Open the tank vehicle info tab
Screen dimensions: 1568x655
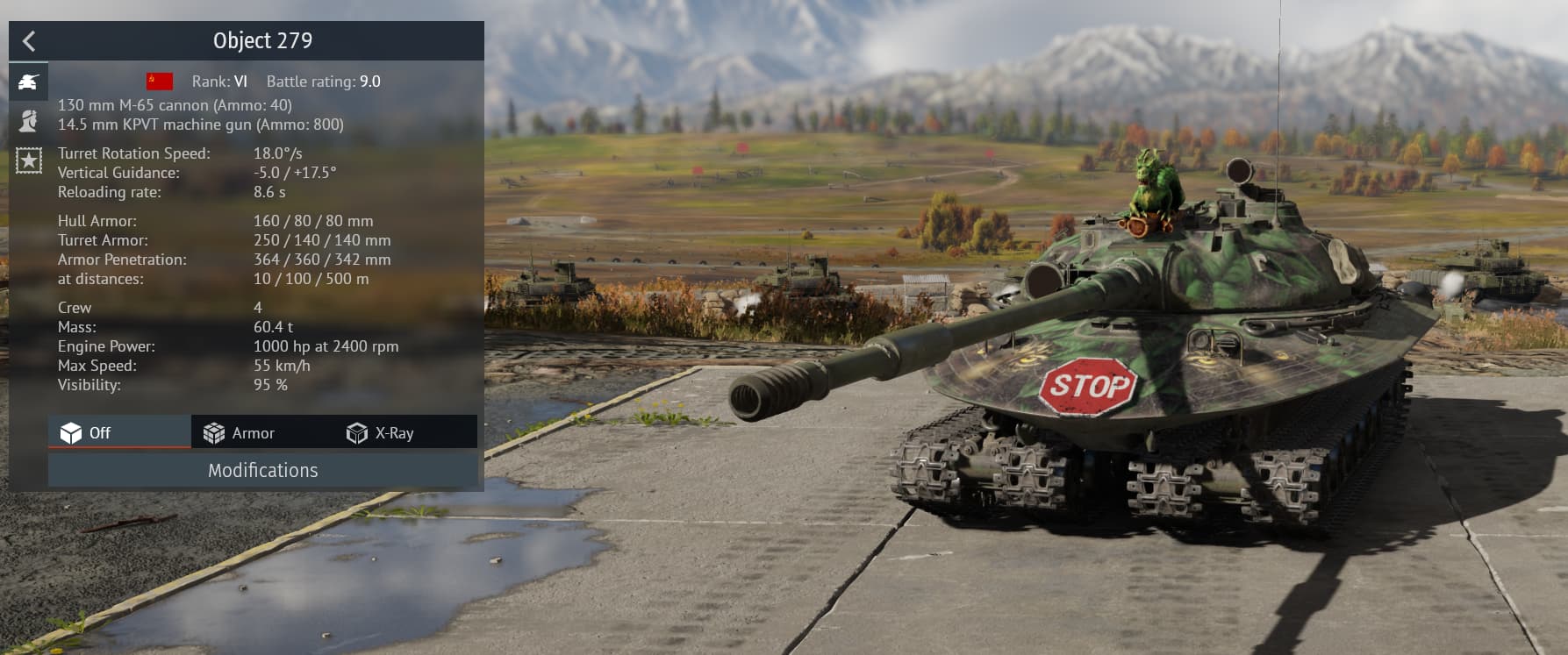tap(29, 82)
